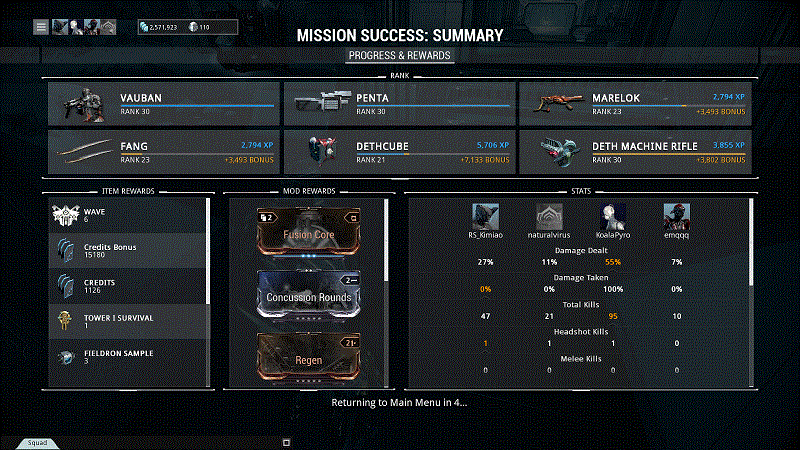Choose the Concussion Rounds mod card

pyautogui.click(x=309, y=296)
